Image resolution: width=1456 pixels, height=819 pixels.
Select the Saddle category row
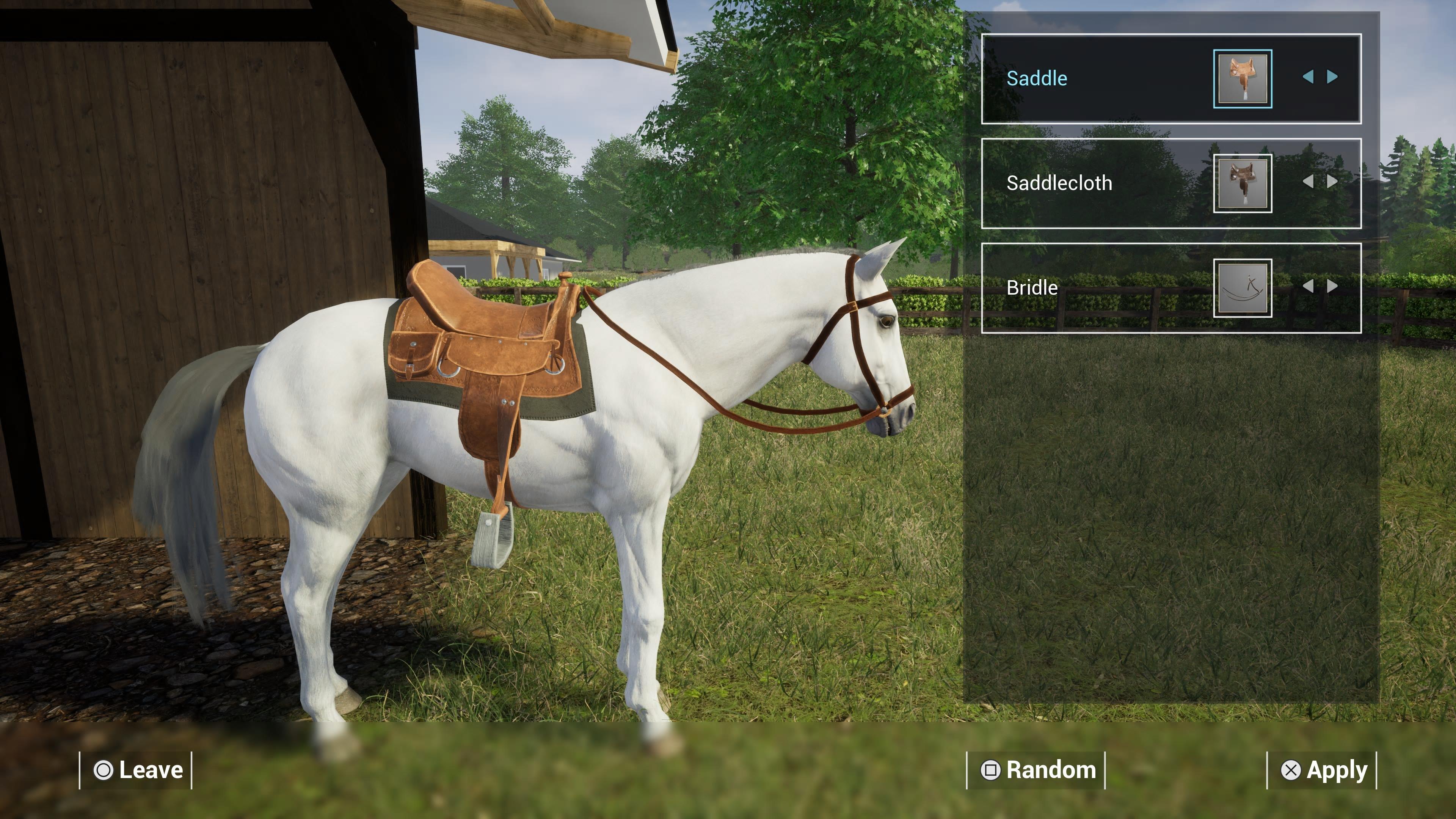click(x=1074, y=78)
